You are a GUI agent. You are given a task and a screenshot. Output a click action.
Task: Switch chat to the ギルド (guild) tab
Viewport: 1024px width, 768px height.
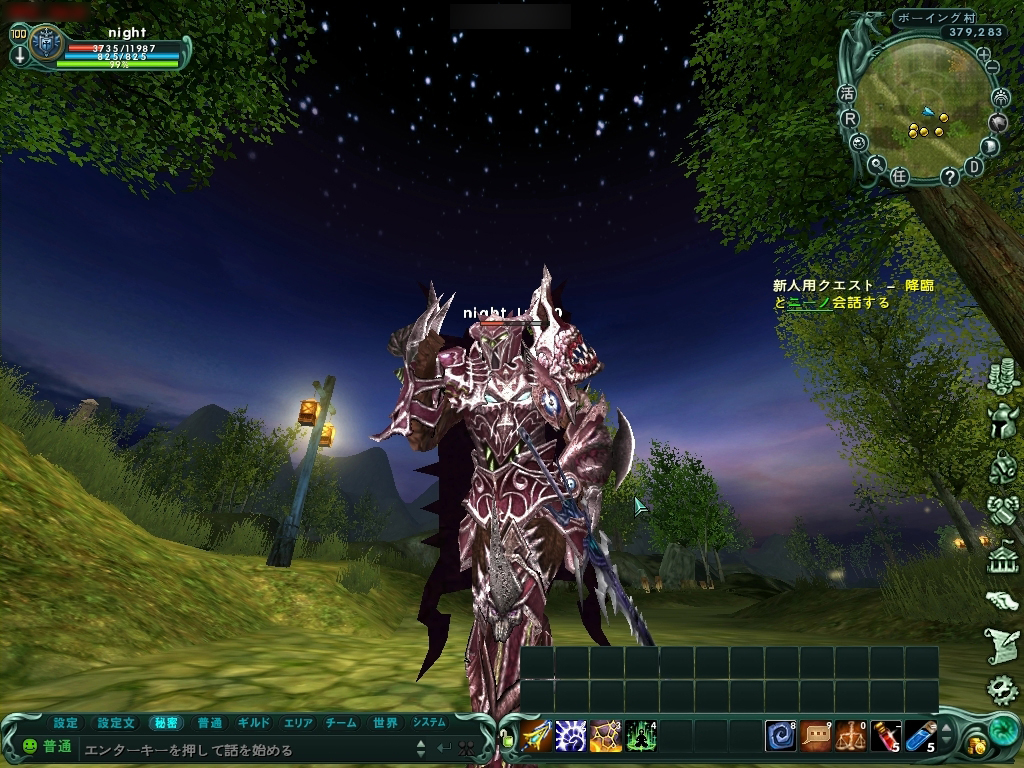click(254, 723)
